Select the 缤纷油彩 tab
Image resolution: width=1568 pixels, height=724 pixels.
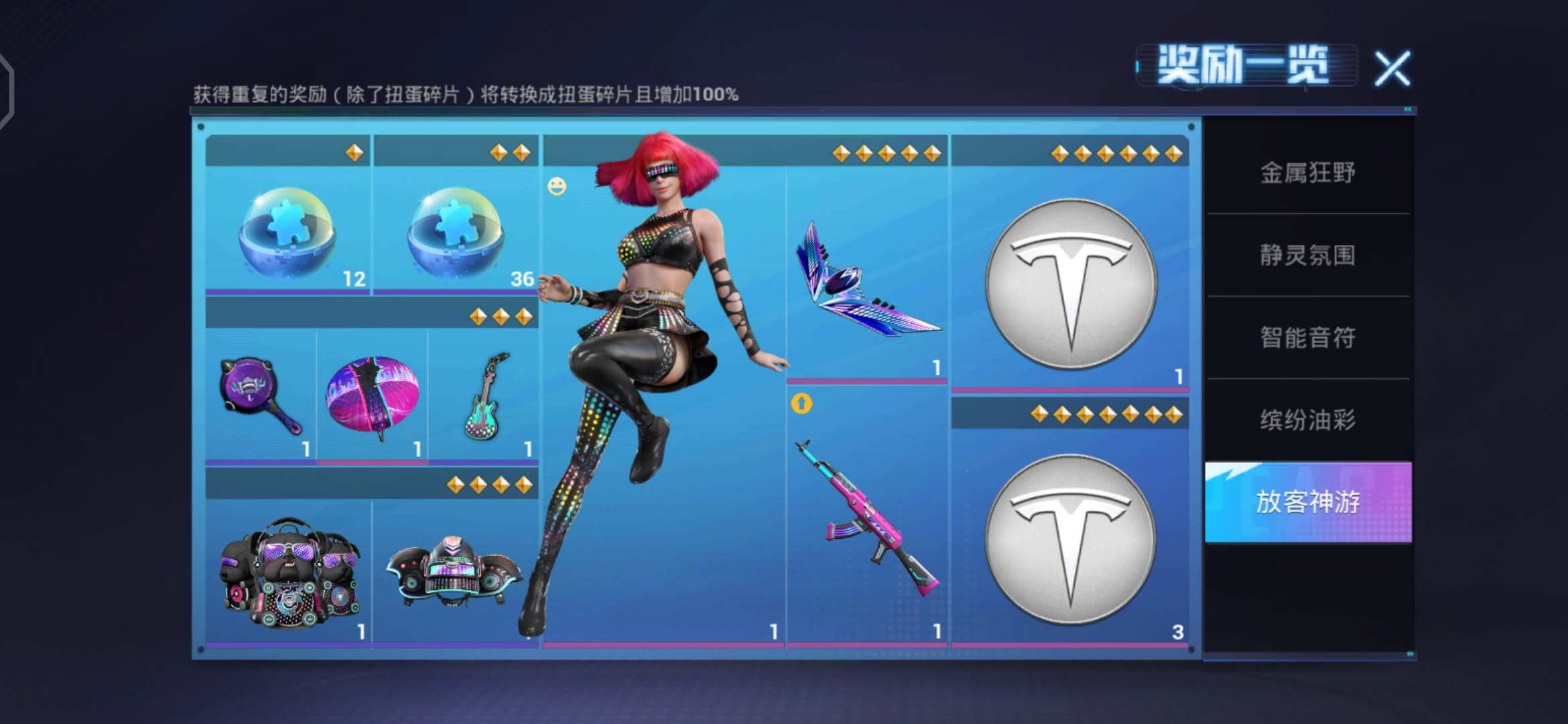(x=1307, y=420)
